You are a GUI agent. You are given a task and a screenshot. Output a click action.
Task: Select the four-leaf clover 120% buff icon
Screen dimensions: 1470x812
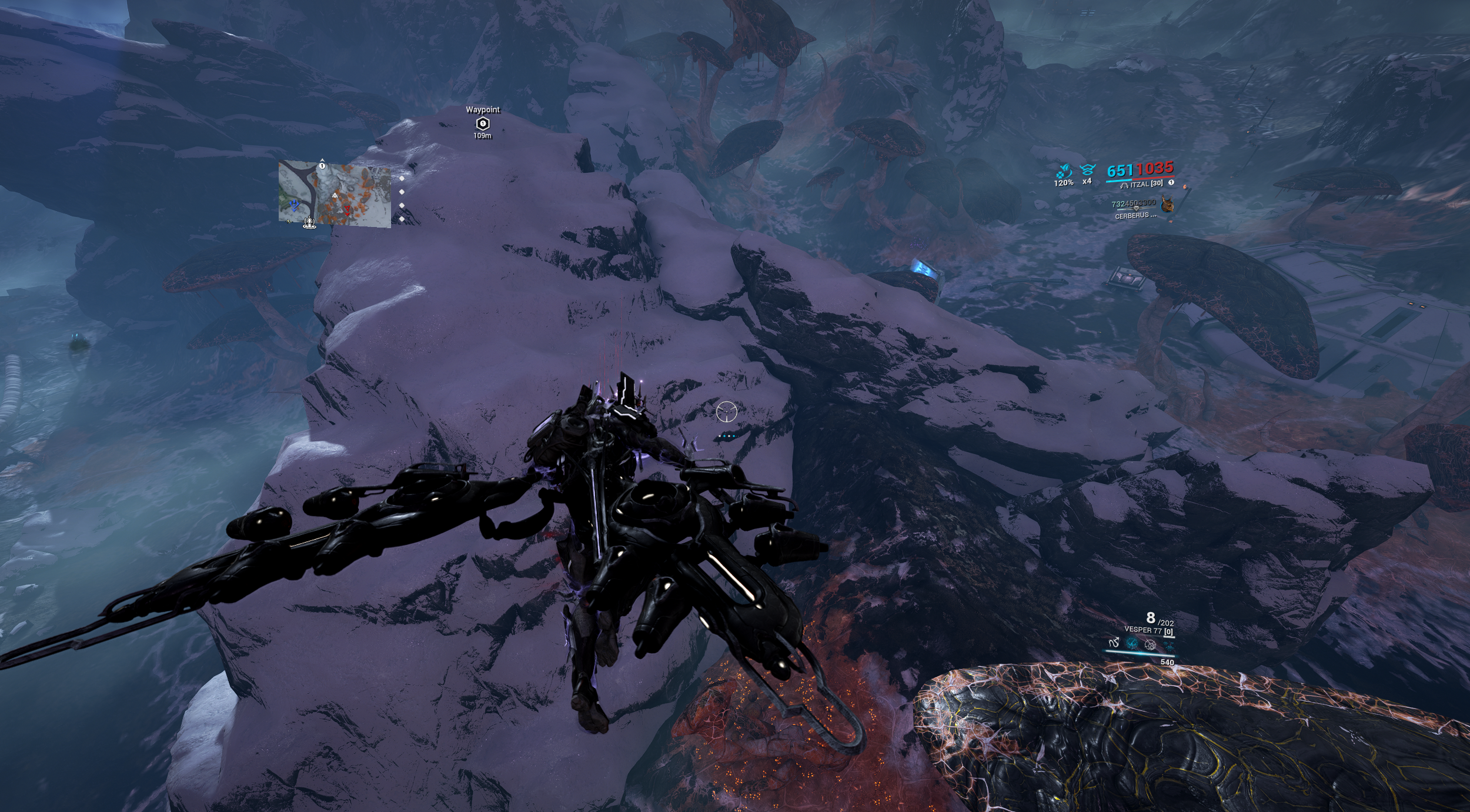tap(1063, 172)
